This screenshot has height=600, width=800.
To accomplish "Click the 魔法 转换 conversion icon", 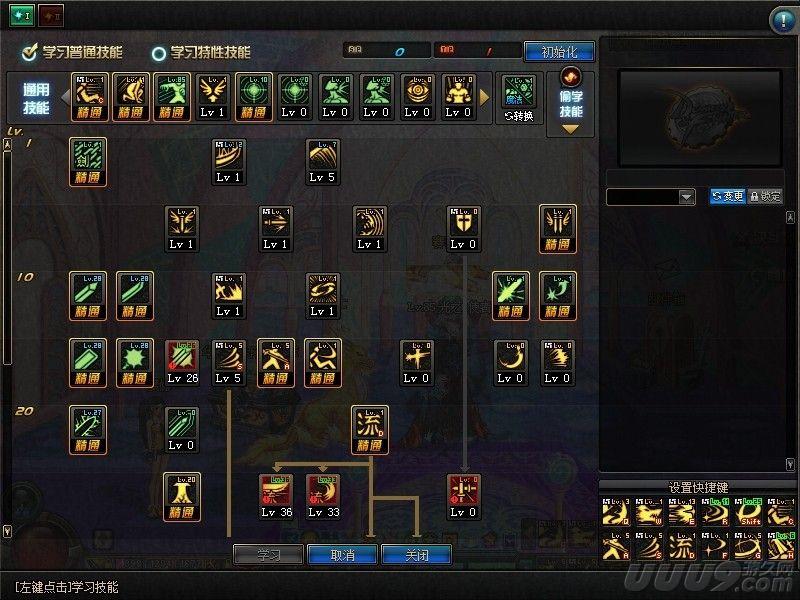I will tap(520, 98).
